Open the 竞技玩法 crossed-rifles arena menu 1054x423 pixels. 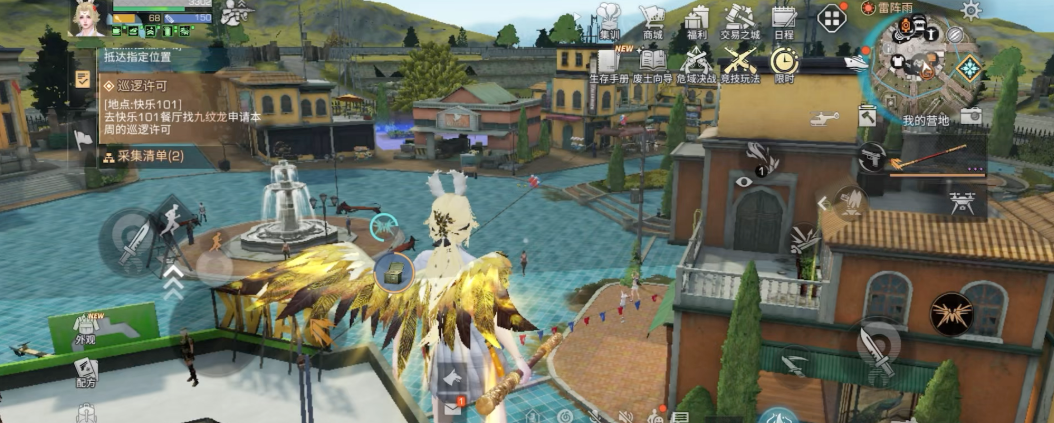pos(740,62)
